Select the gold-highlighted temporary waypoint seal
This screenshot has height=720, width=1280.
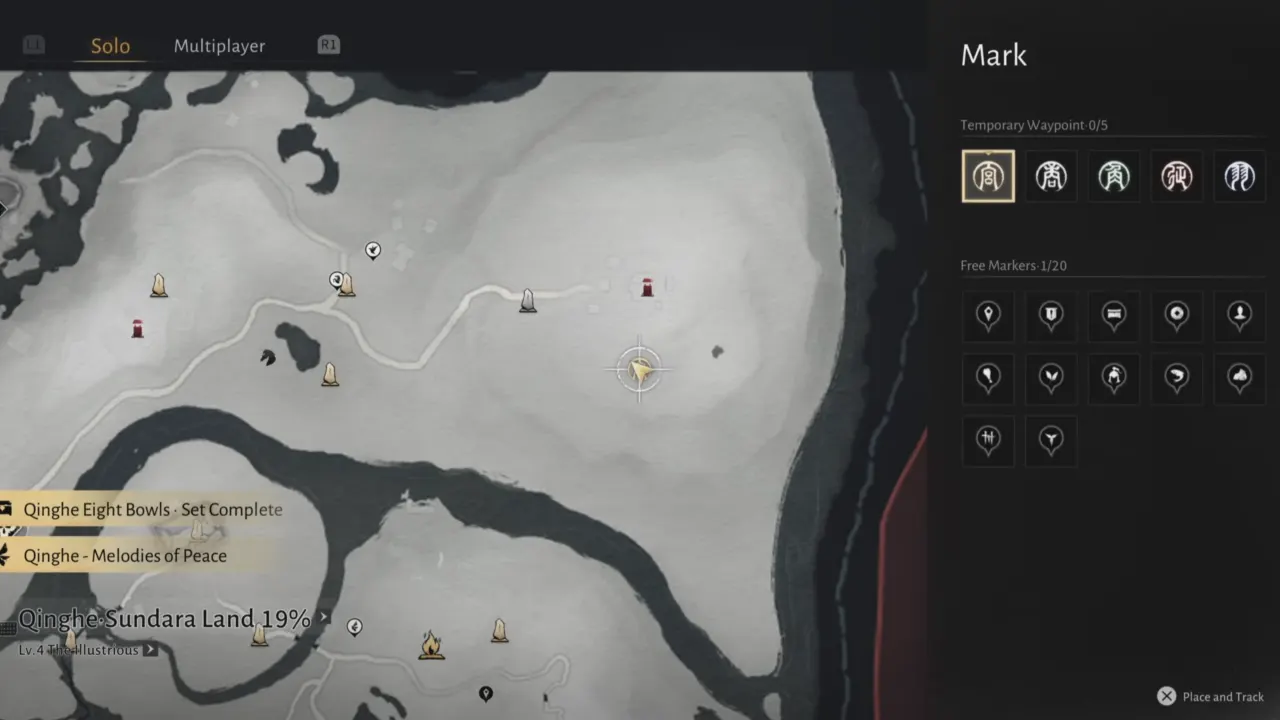(x=988, y=176)
